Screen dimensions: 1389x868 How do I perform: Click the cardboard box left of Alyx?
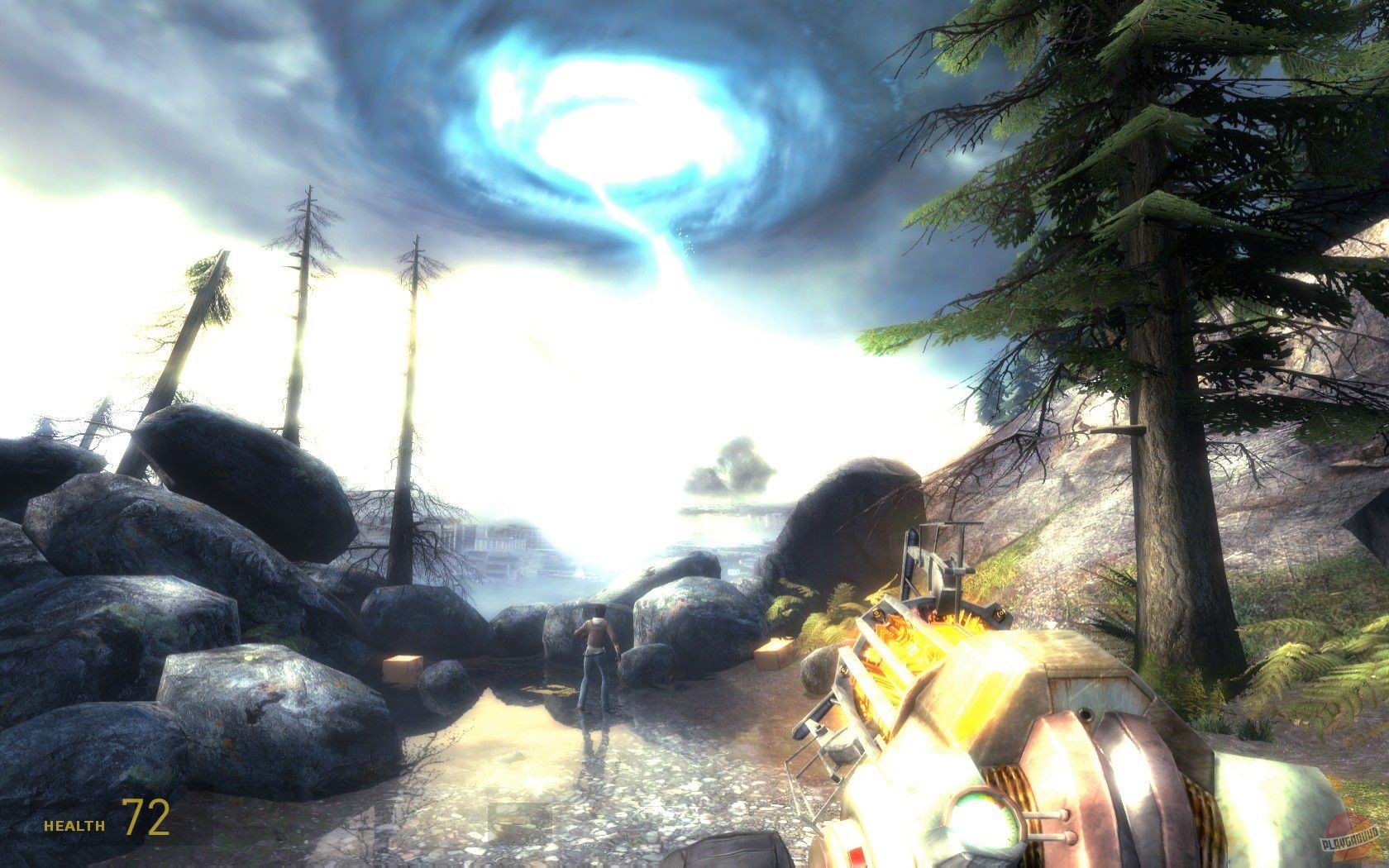tap(403, 670)
